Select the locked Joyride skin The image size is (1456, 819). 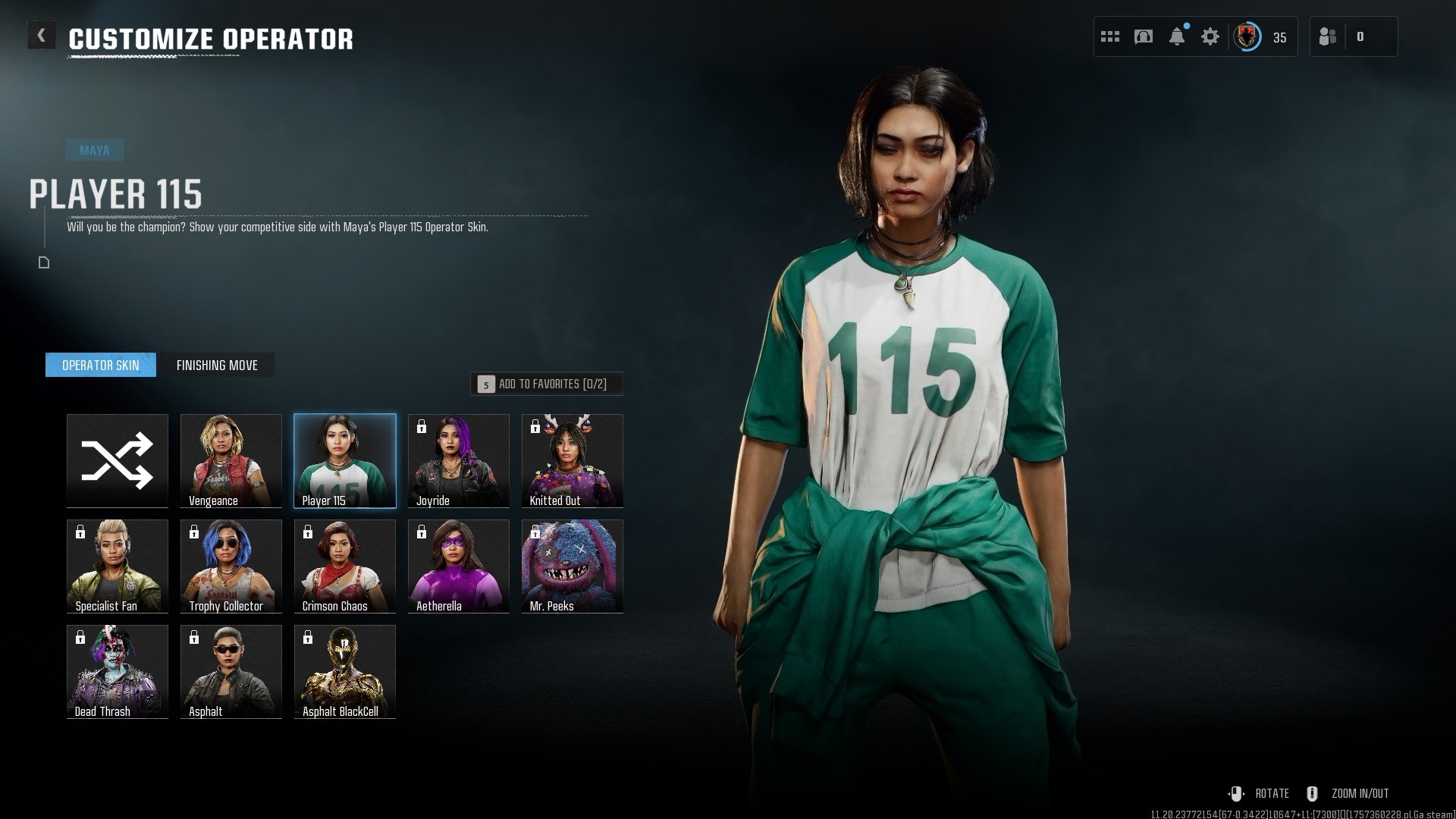pos(459,460)
